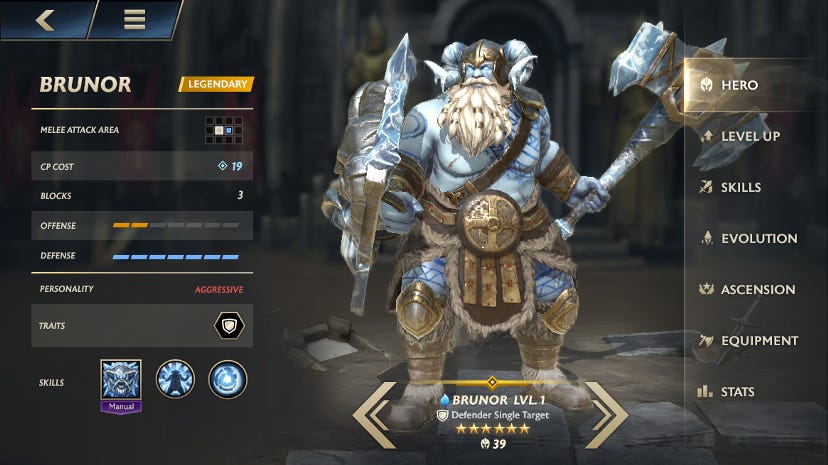Select the Manual skill portrait icon
This screenshot has width=828, height=465.
click(x=121, y=380)
